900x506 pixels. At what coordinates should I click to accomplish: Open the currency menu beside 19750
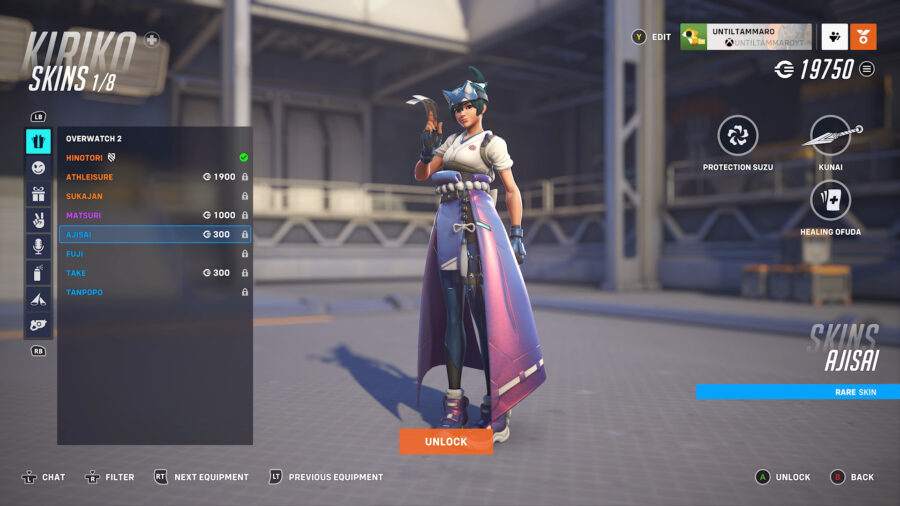(867, 69)
